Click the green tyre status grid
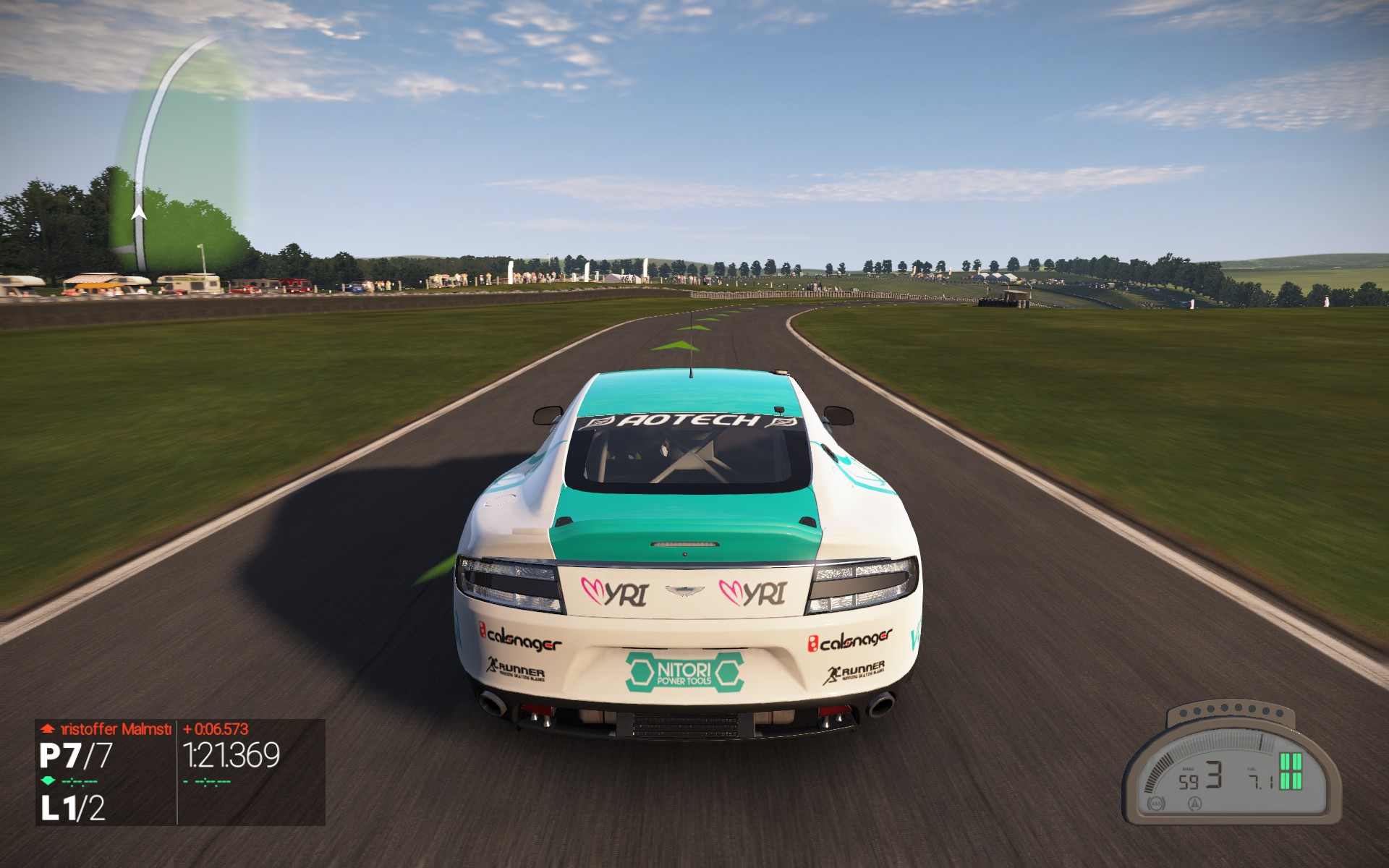The height and width of the screenshot is (868, 1389). pyautogui.click(x=1291, y=771)
